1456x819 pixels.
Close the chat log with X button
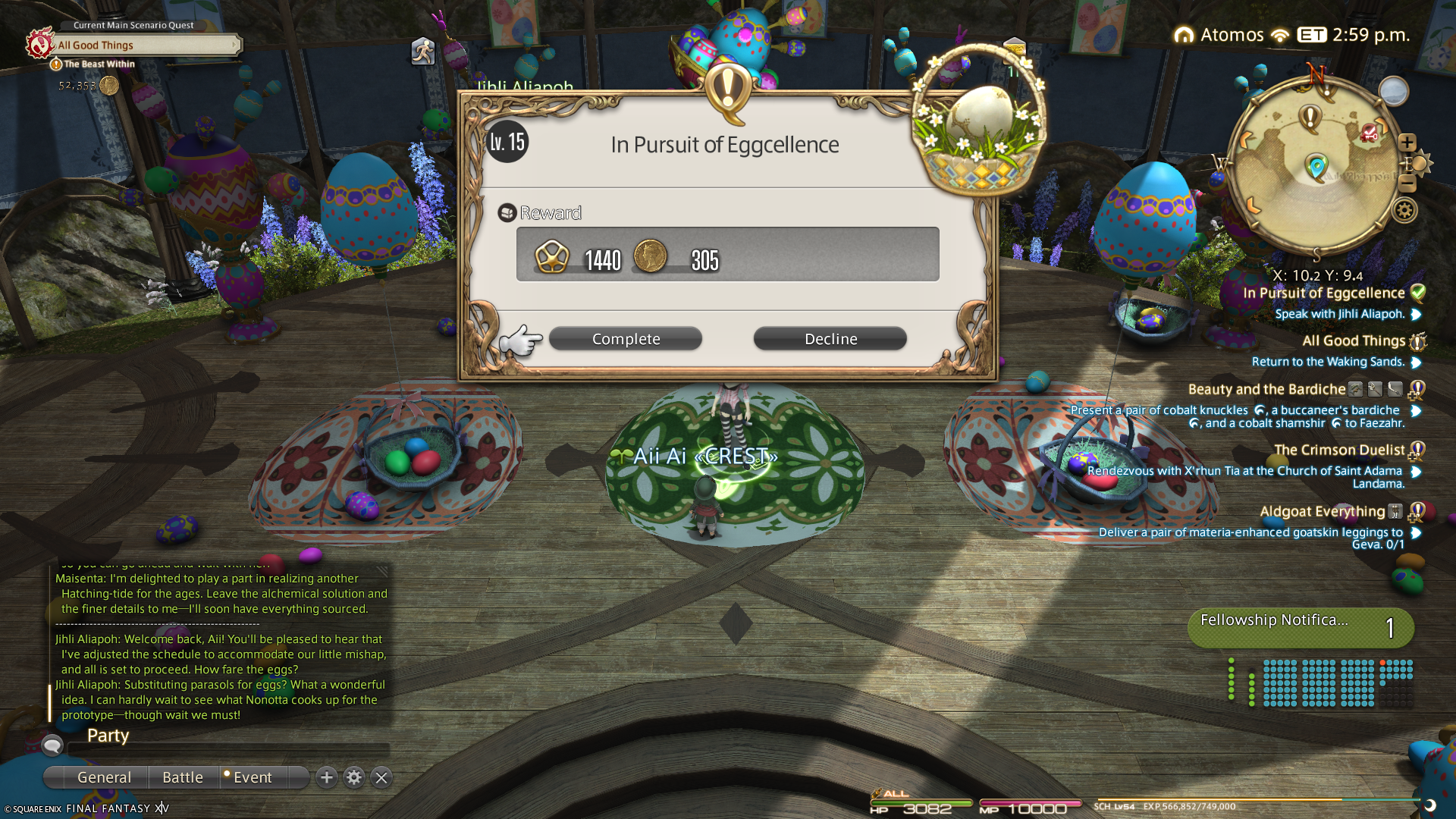click(x=381, y=777)
